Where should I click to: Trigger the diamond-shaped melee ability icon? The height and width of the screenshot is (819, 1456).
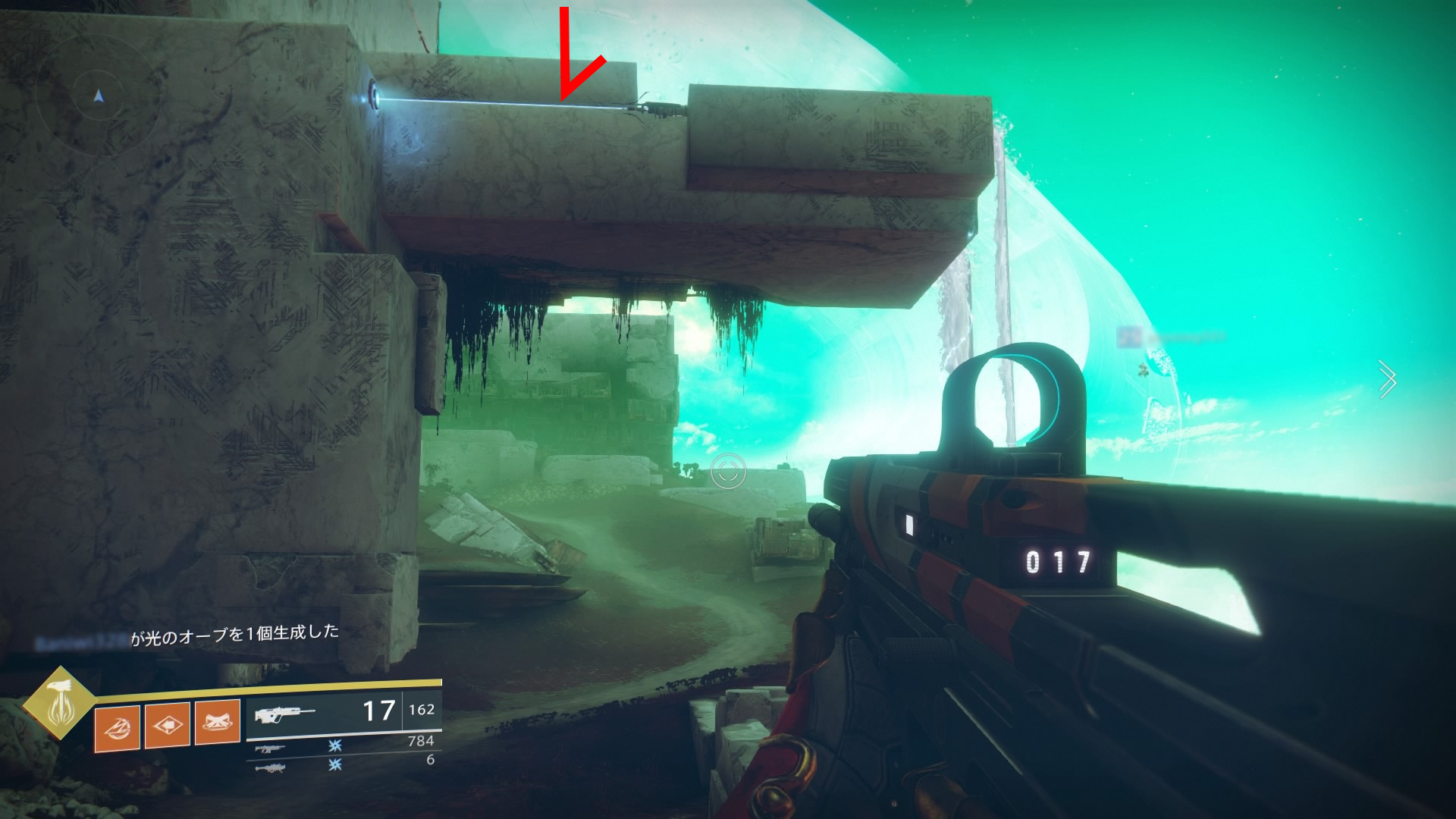pyautogui.click(x=167, y=725)
